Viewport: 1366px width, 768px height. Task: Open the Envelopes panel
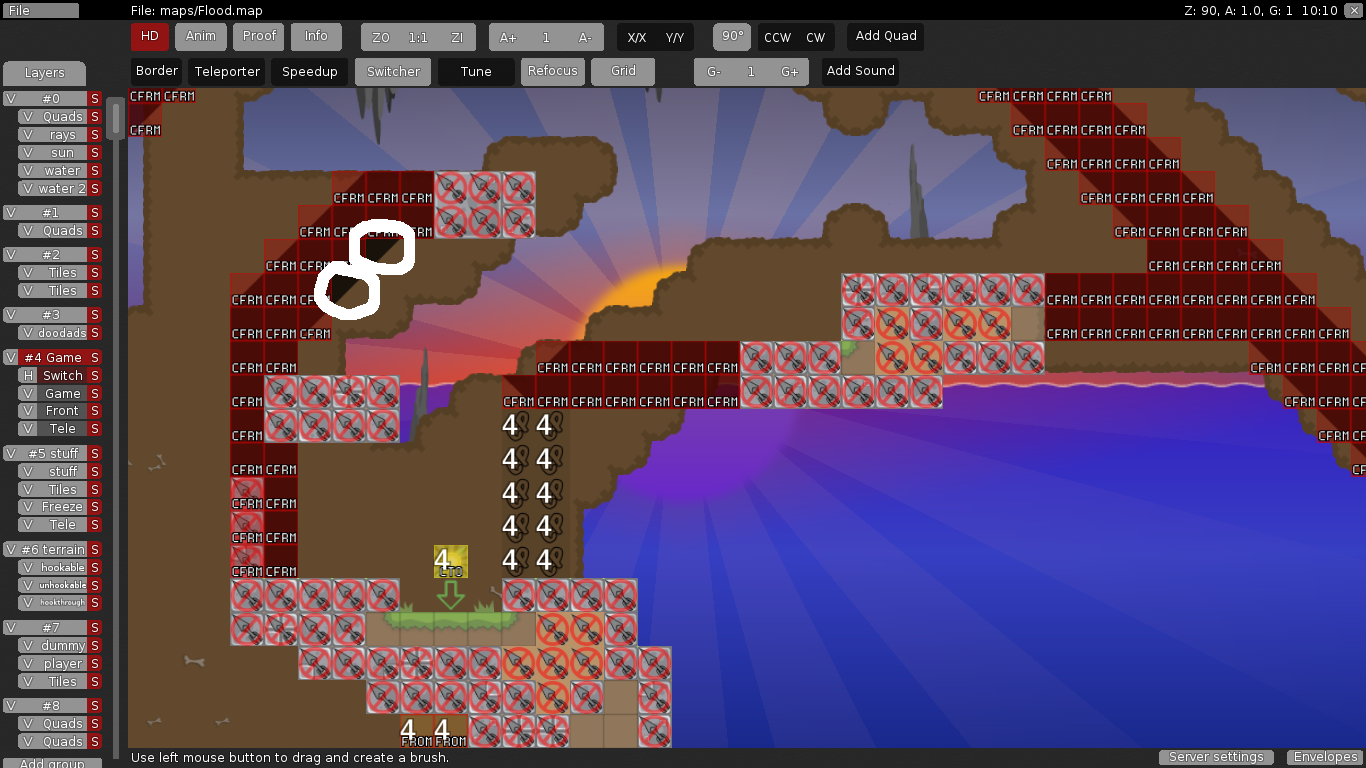pos(1325,757)
